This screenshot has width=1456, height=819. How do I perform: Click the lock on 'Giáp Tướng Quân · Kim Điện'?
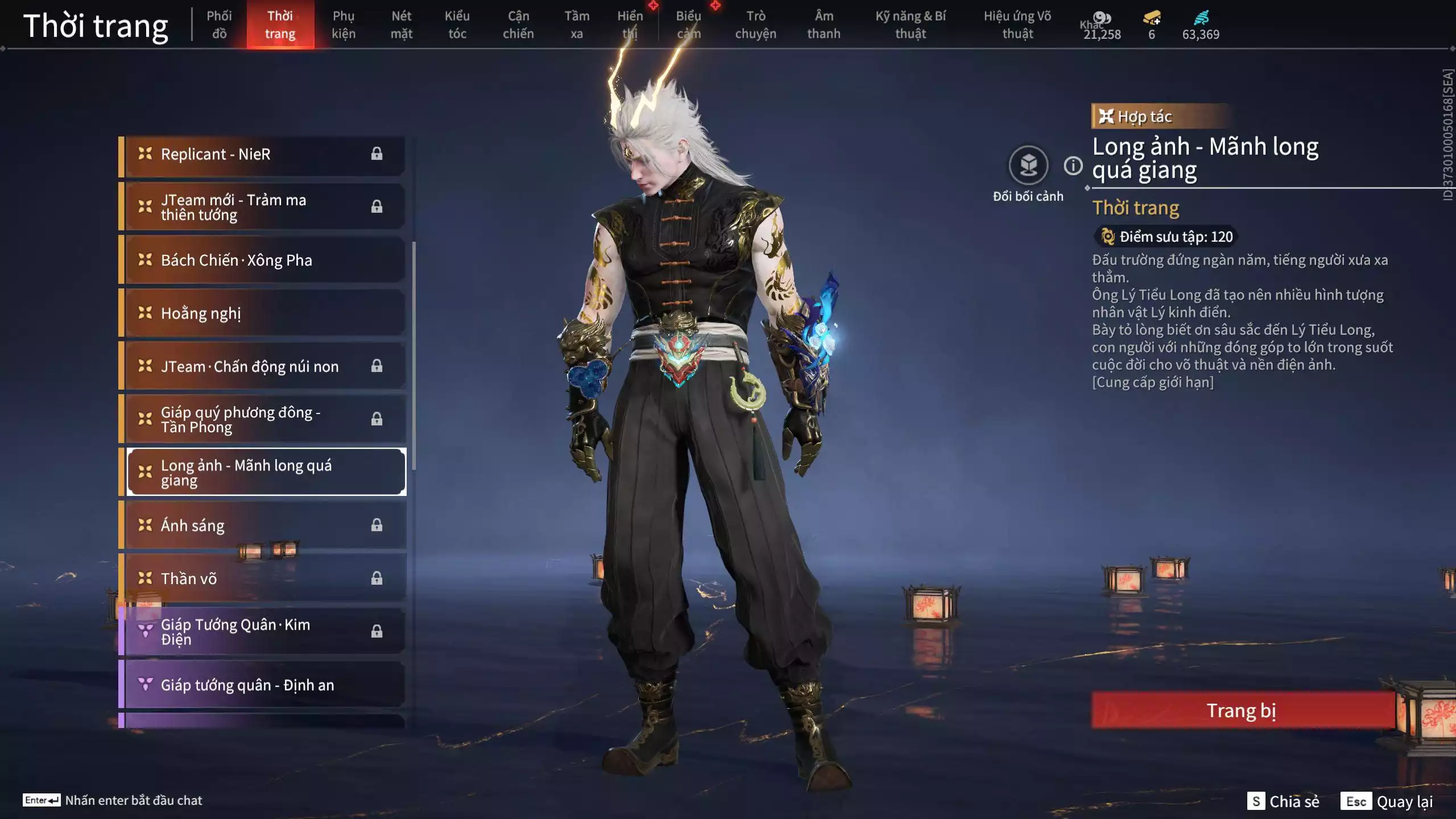coord(377,630)
